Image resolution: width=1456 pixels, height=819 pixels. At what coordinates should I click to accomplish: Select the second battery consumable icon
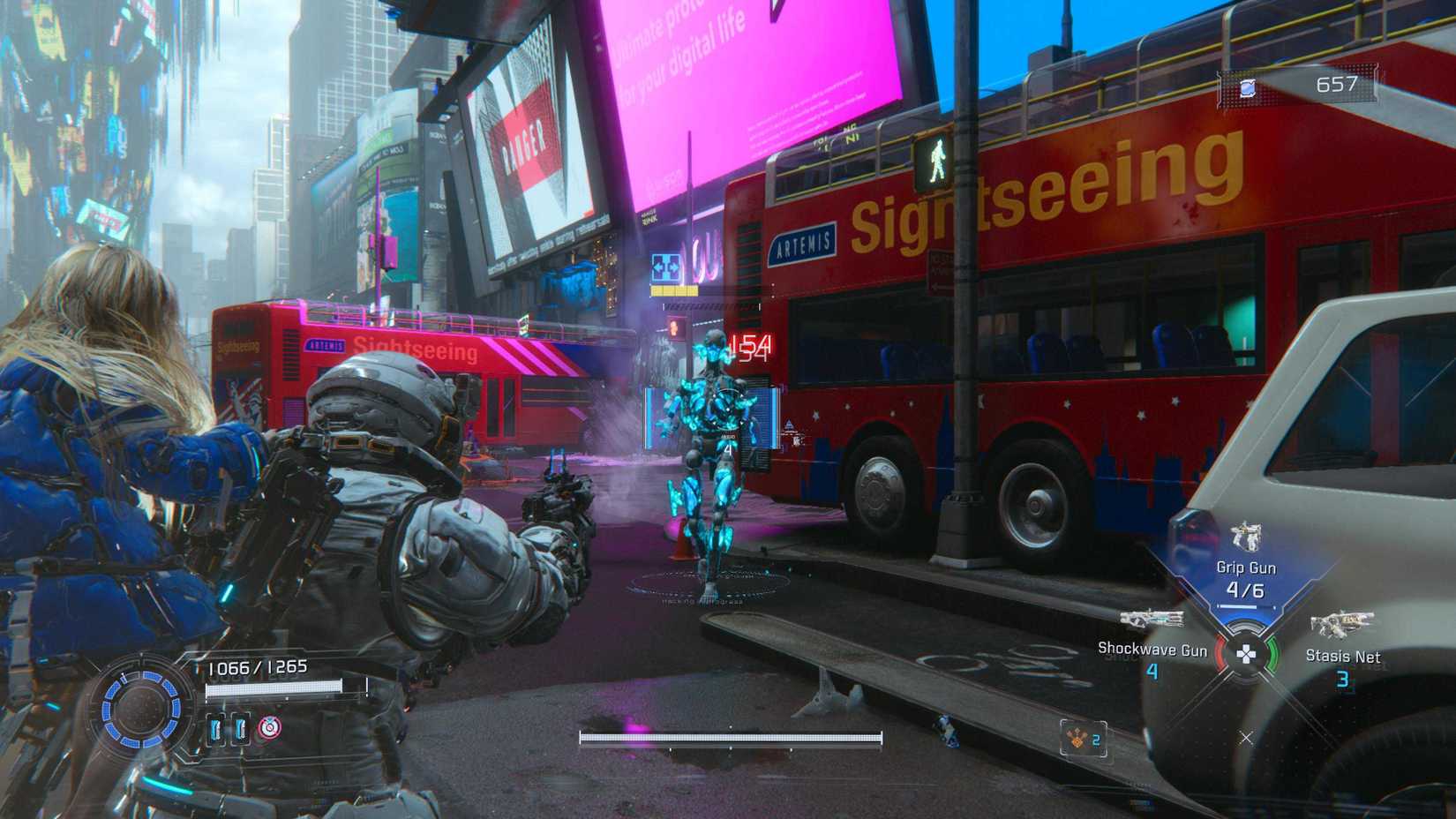point(240,730)
